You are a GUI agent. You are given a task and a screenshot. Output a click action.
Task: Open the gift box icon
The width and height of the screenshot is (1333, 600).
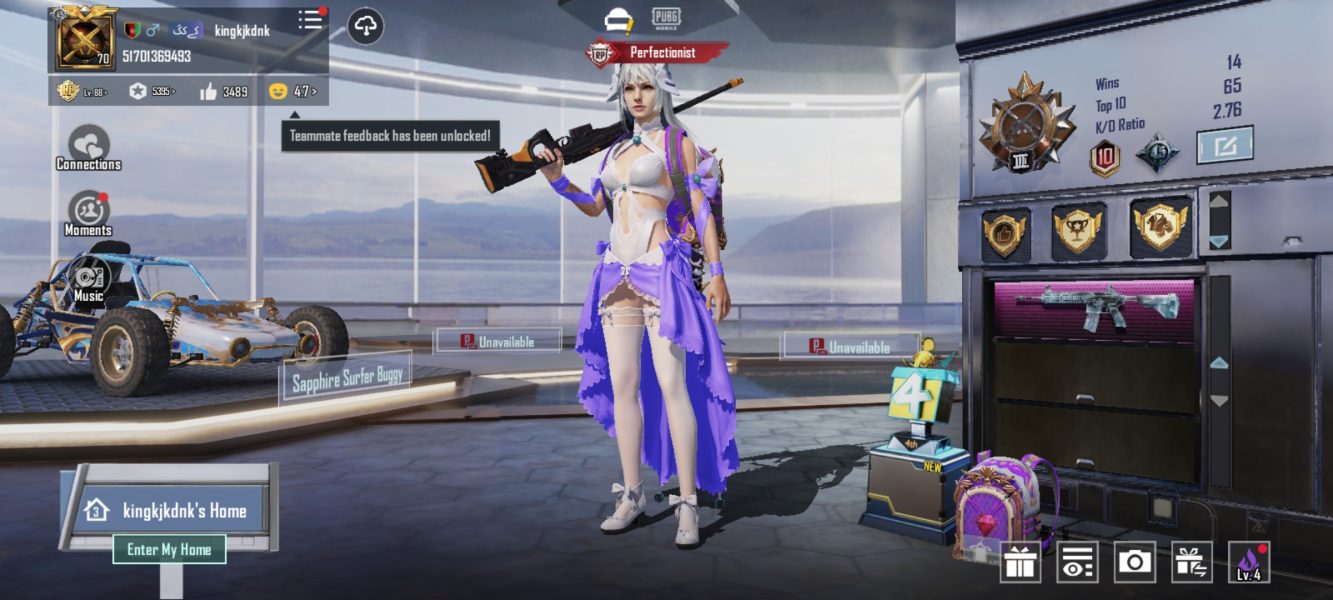click(x=1020, y=562)
